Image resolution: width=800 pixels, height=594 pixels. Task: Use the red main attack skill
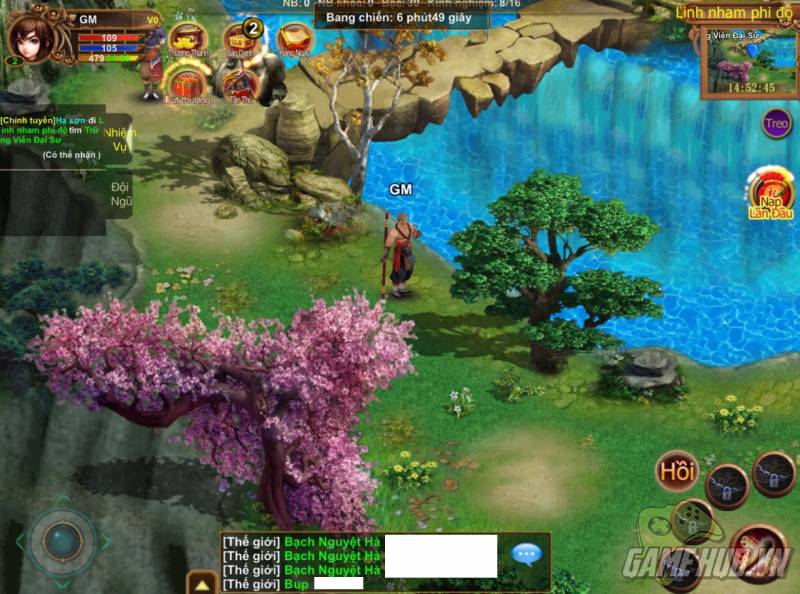[x=757, y=549]
